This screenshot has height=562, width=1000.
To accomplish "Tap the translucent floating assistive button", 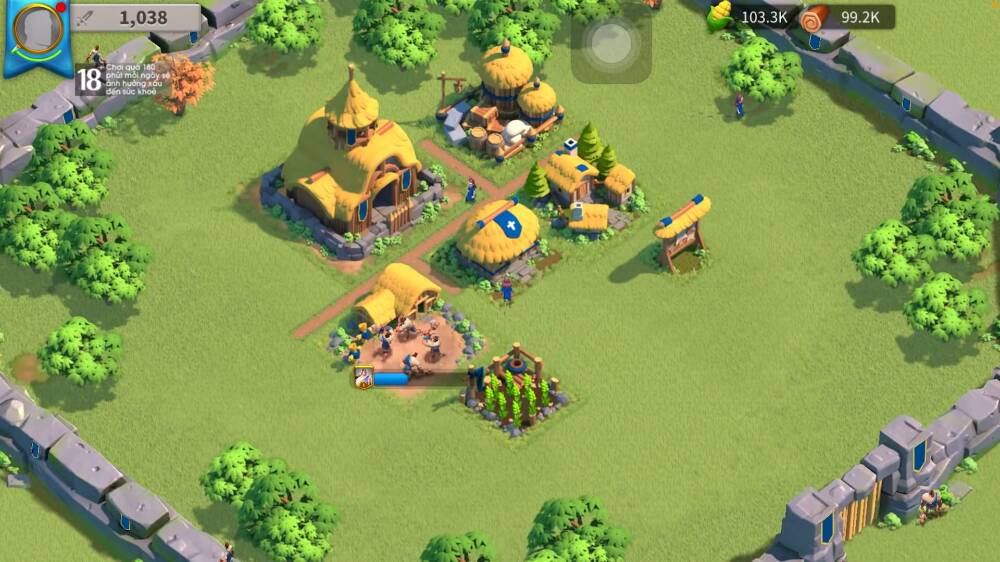I will (611, 44).
